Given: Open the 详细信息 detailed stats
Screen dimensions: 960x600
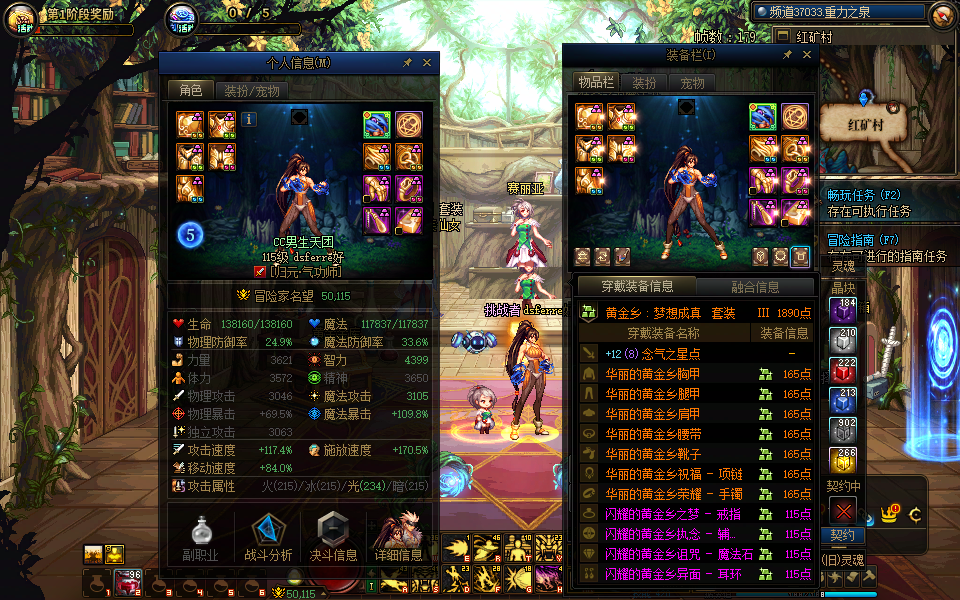Looking at the screenshot, I should coord(398,536).
